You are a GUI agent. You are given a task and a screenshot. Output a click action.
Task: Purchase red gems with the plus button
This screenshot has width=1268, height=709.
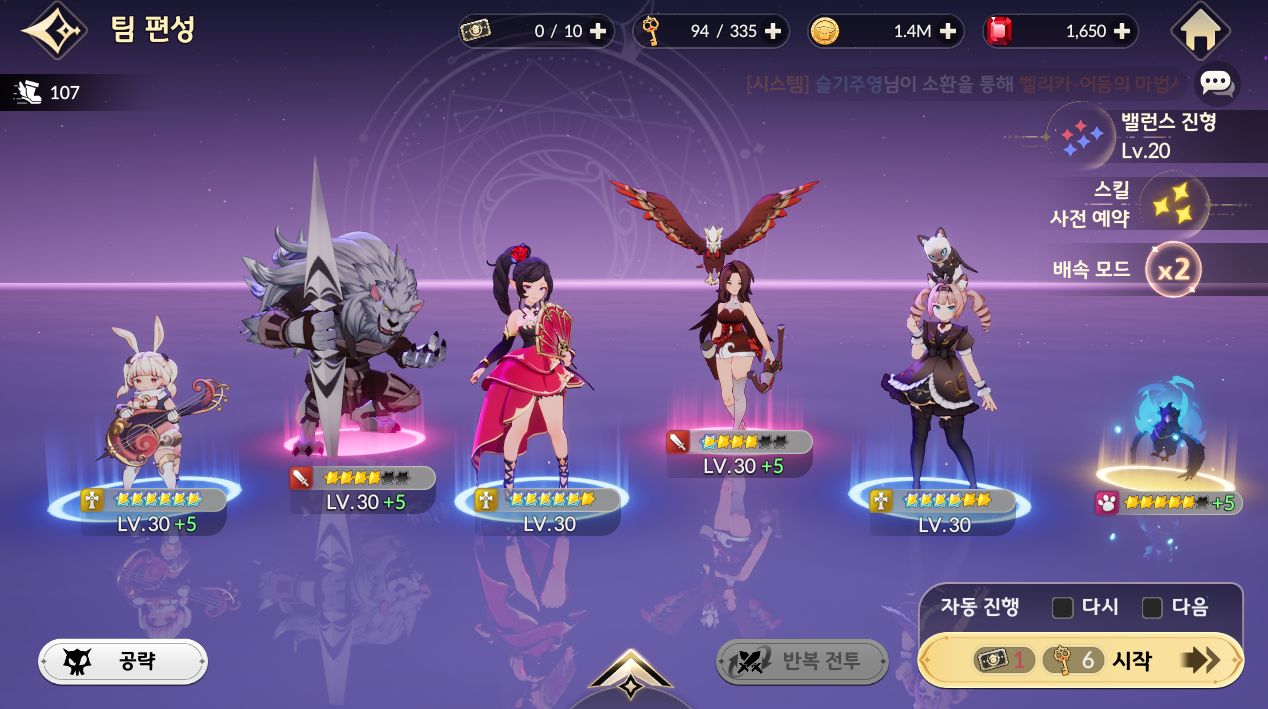click(1121, 31)
